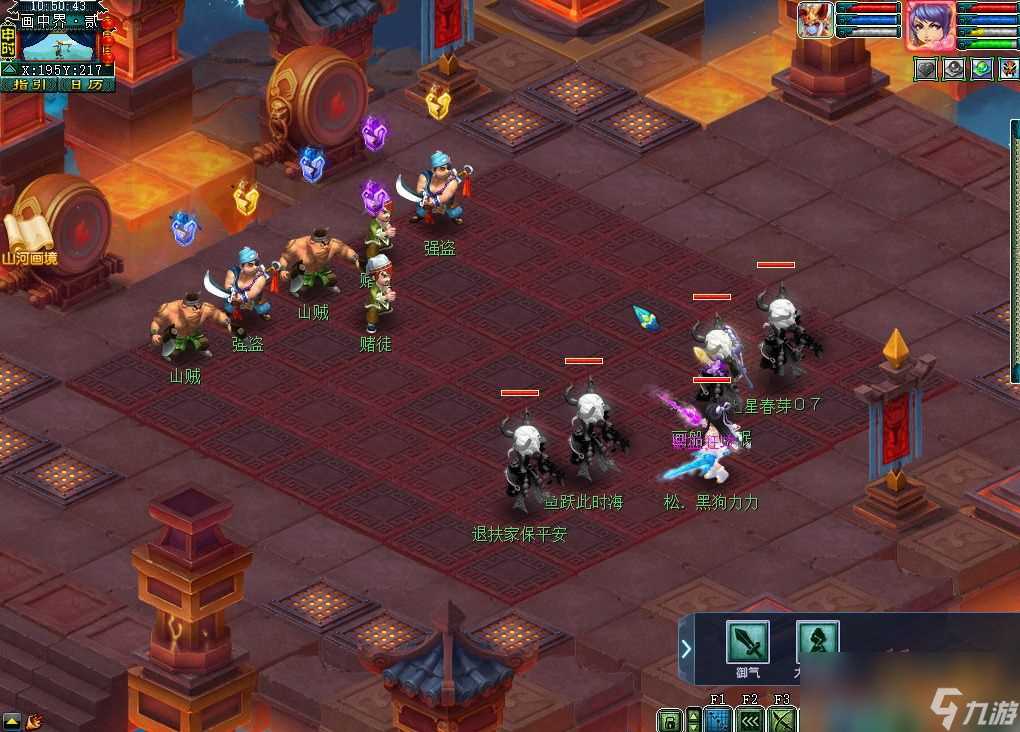
Task: Click the green gem status icon
Action: click(x=982, y=68)
